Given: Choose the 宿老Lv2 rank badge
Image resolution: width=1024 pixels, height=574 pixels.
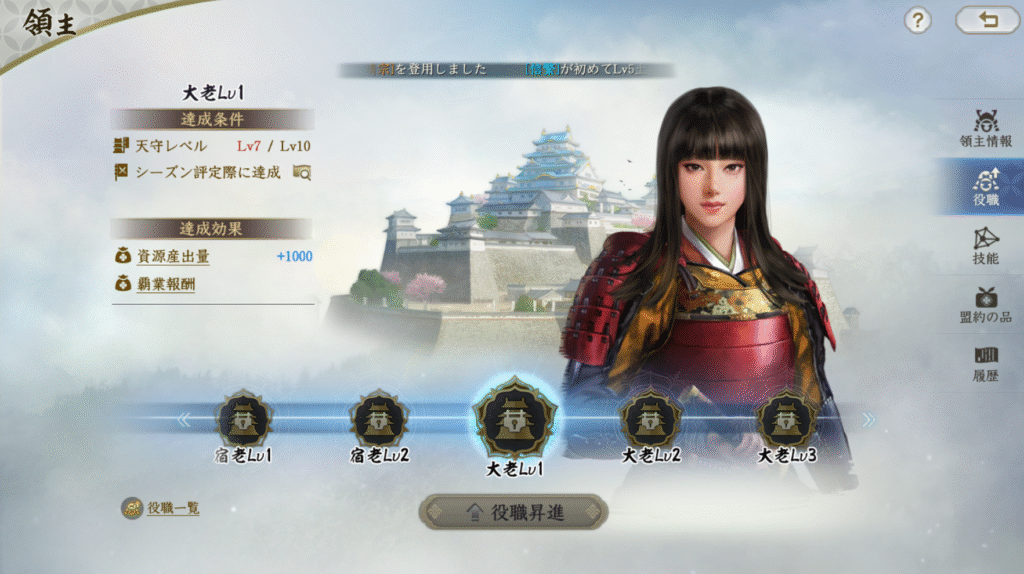Looking at the screenshot, I should [x=379, y=420].
